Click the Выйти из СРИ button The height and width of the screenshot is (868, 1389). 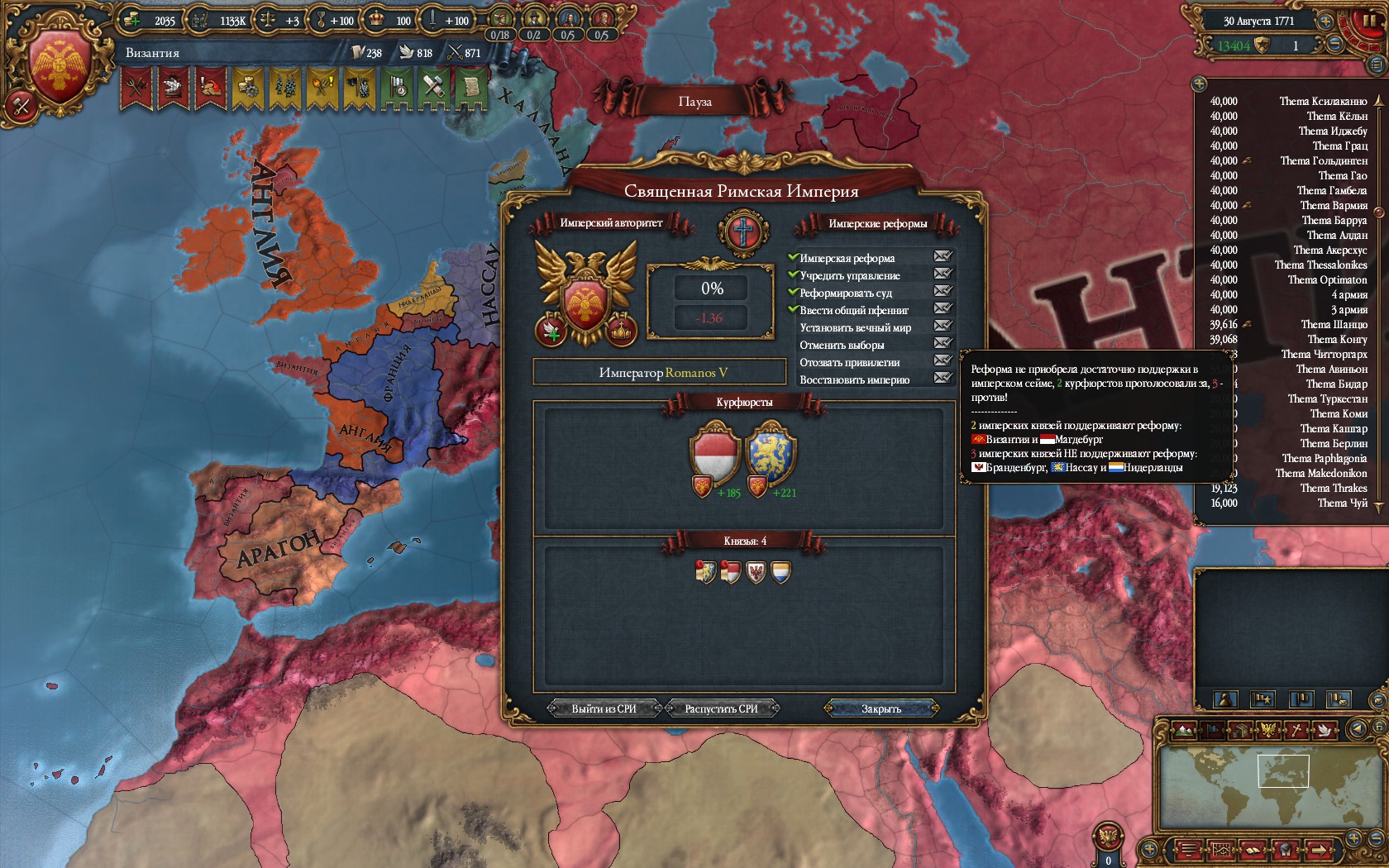pyautogui.click(x=604, y=708)
